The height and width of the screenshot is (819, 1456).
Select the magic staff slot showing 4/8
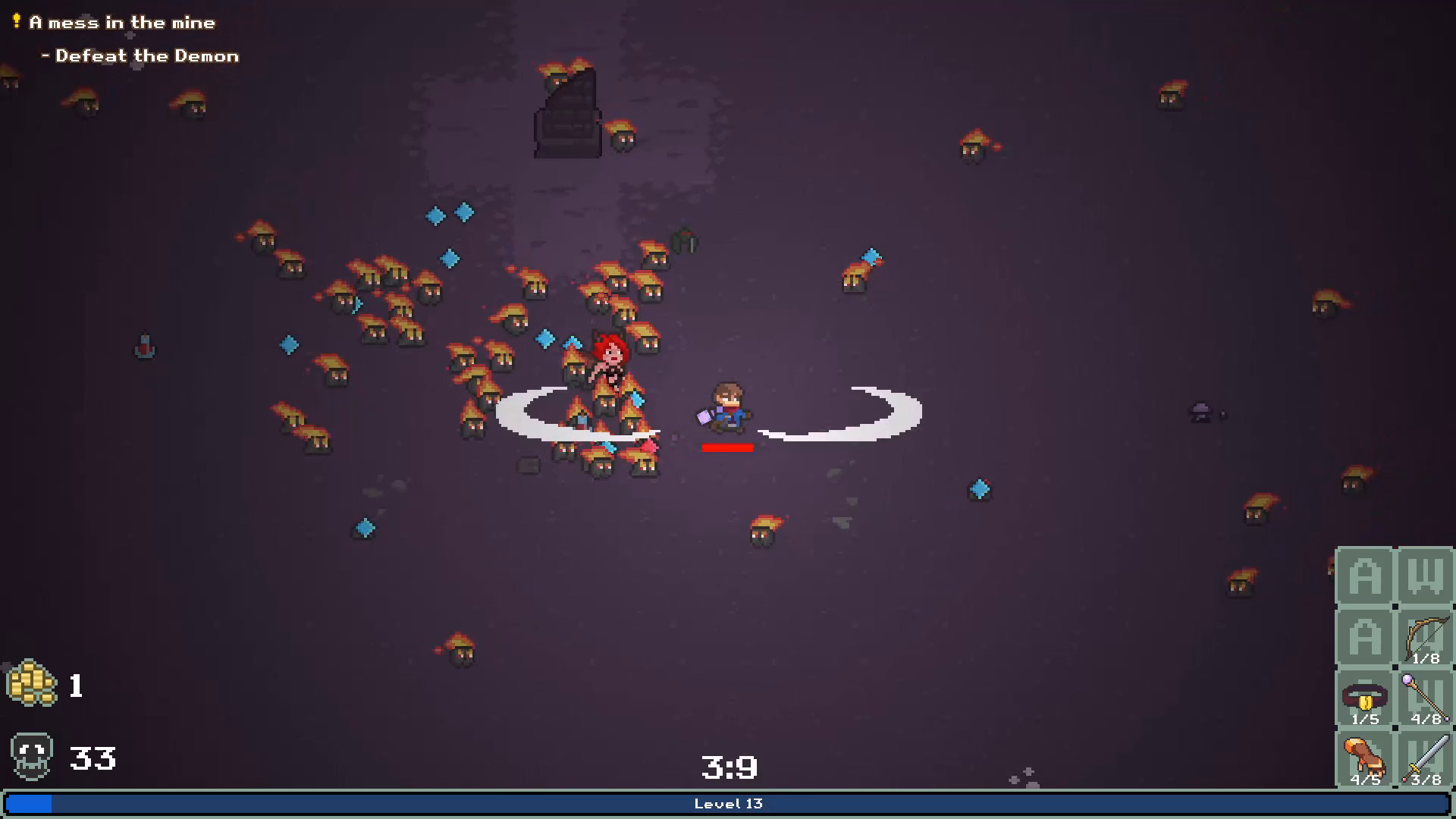pyautogui.click(x=1424, y=698)
